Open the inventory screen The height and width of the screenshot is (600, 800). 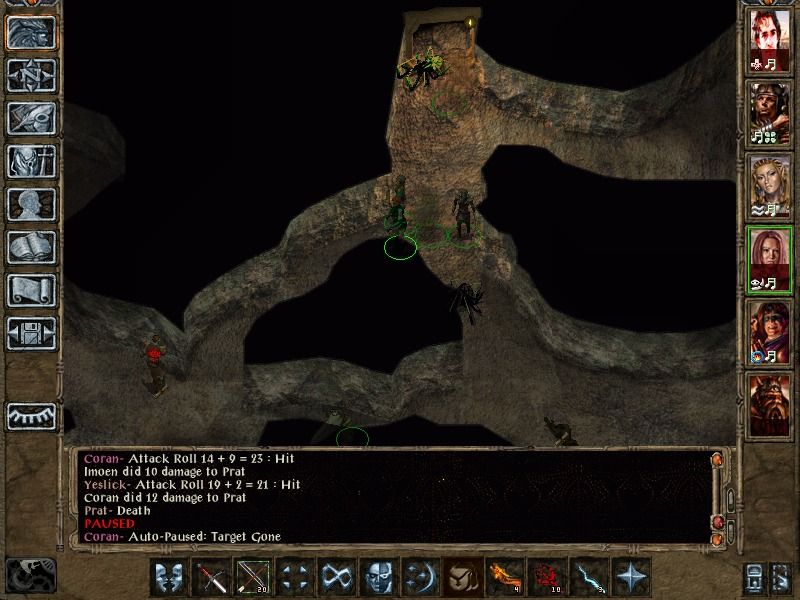(31, 161)
